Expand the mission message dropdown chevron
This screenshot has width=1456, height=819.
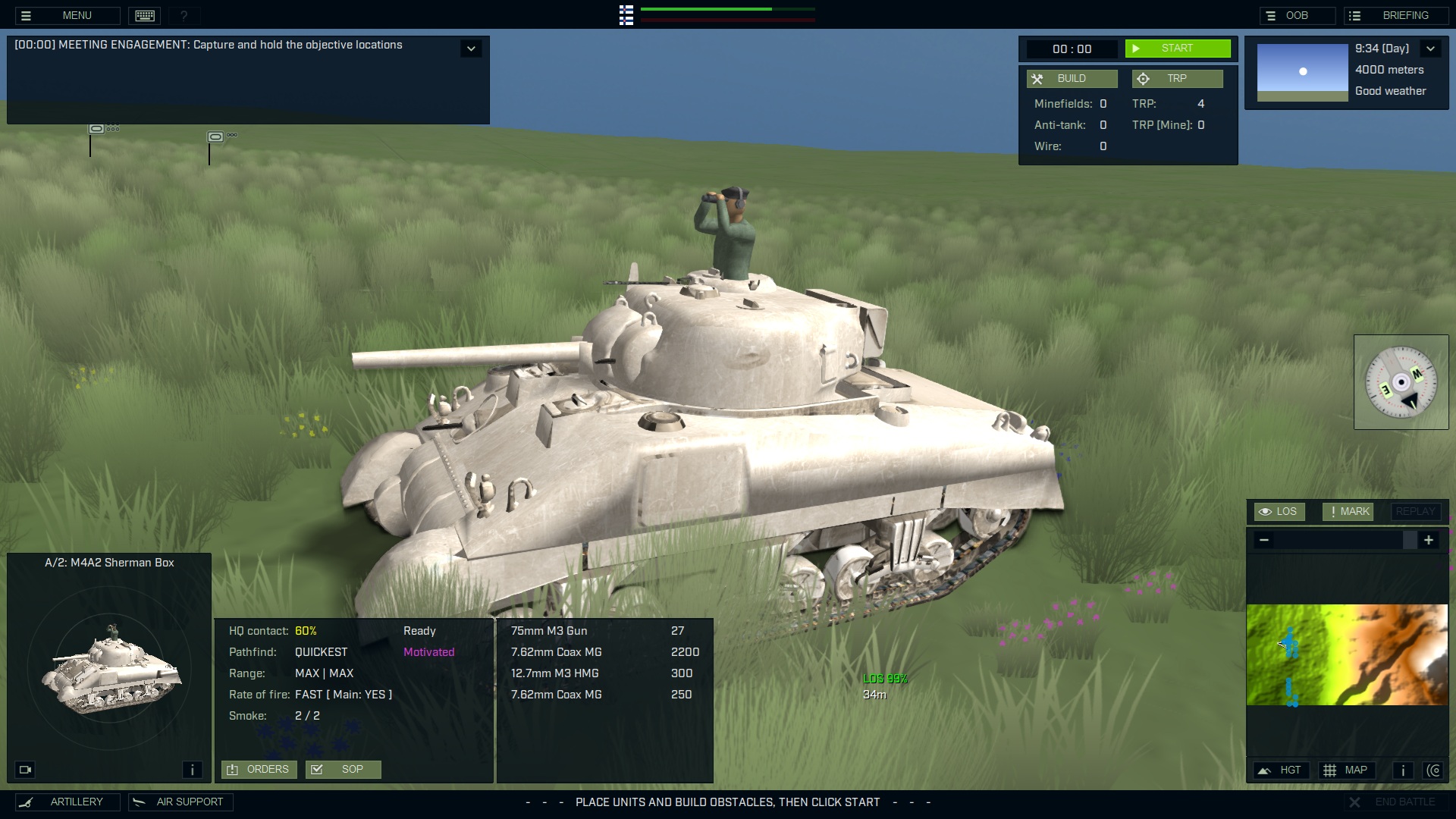coord(471,48)
